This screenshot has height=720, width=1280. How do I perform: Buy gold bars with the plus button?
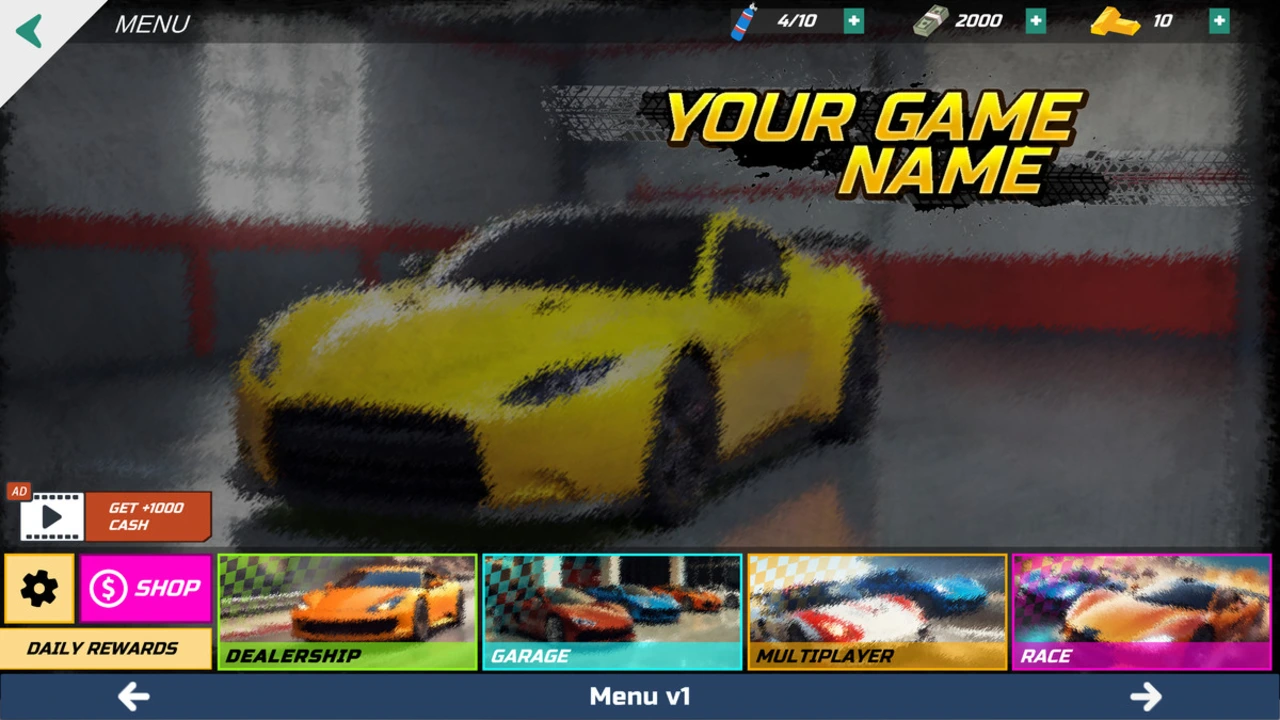(x=1219, y=21)
